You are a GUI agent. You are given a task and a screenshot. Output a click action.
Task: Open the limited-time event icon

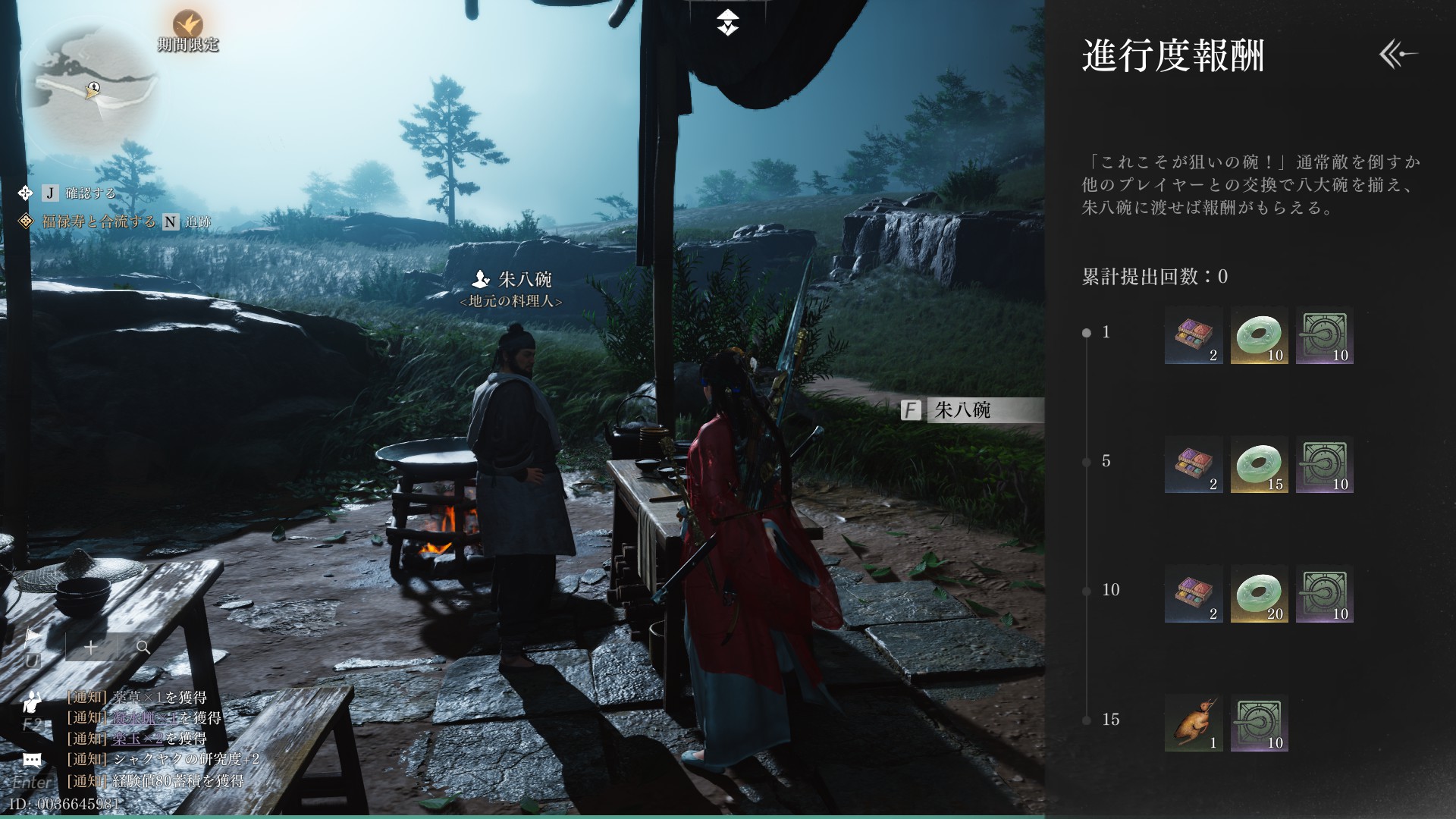tap(187, 25)
